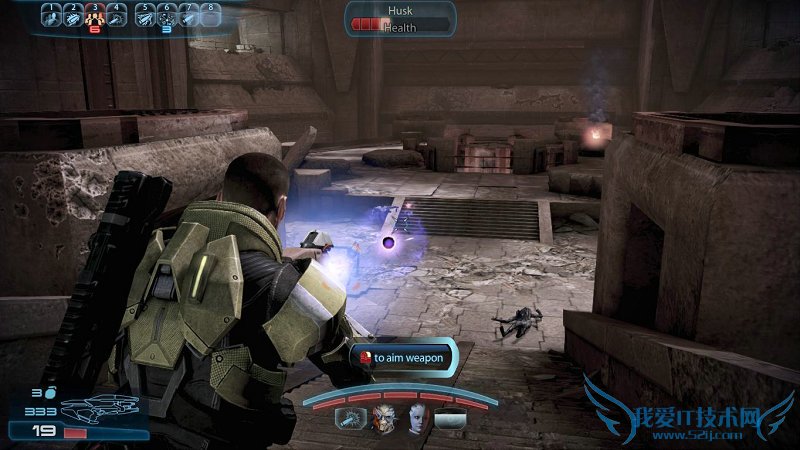Click the grenade icon
Screen dimensions: 800x450
49,394
